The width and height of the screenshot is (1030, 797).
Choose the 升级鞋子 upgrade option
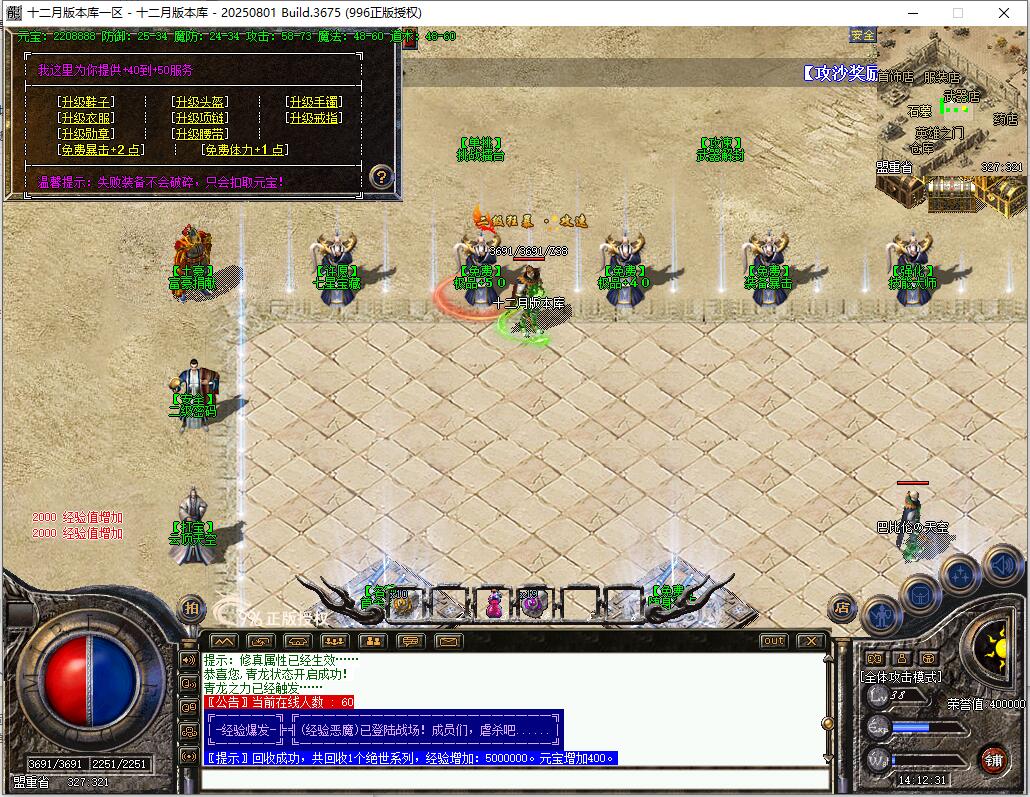click(86, 102)
